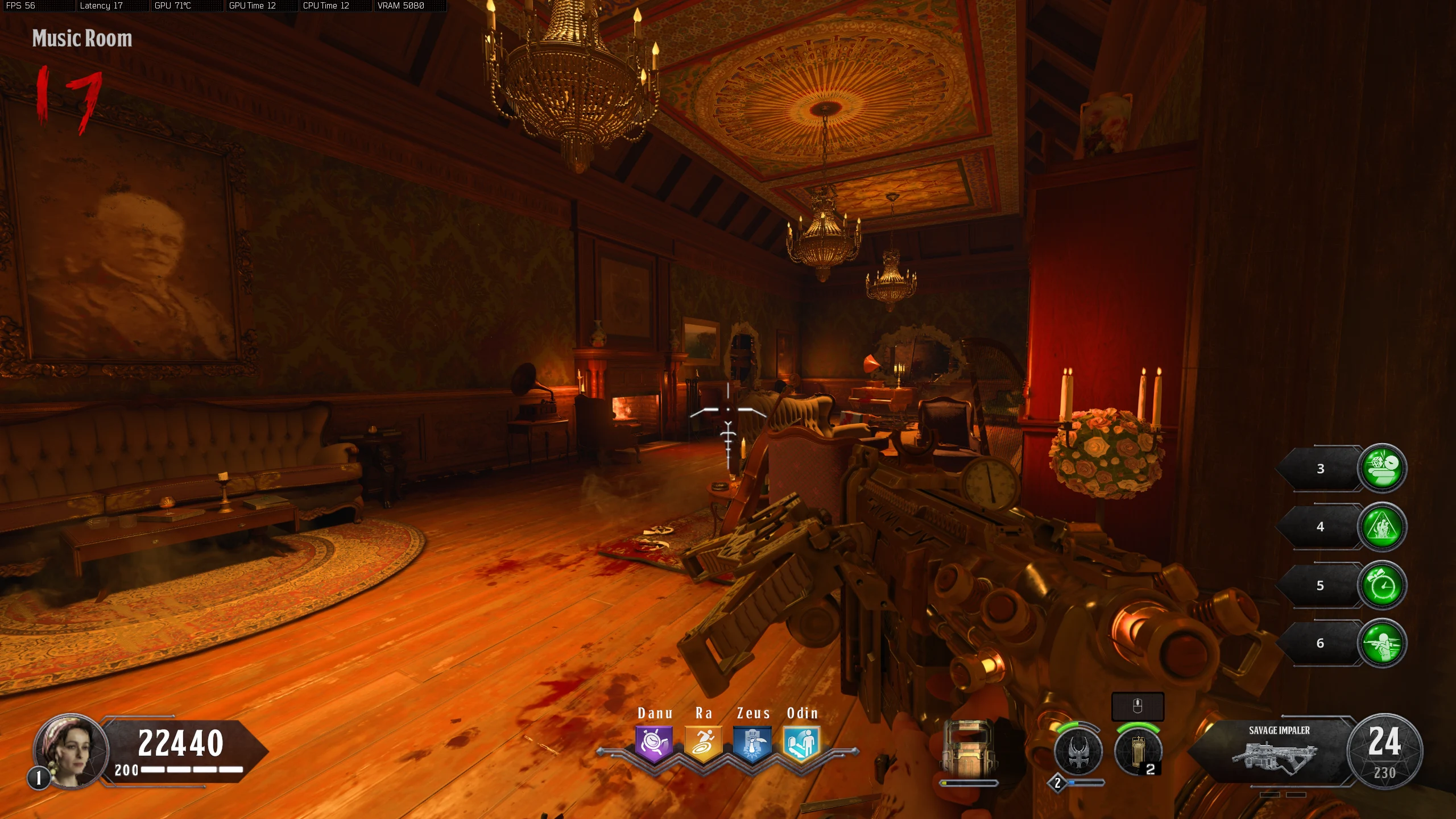Select the Ra perk icon
The image size is (1456, 819).
pyautogui.click(x=703, y=743)
